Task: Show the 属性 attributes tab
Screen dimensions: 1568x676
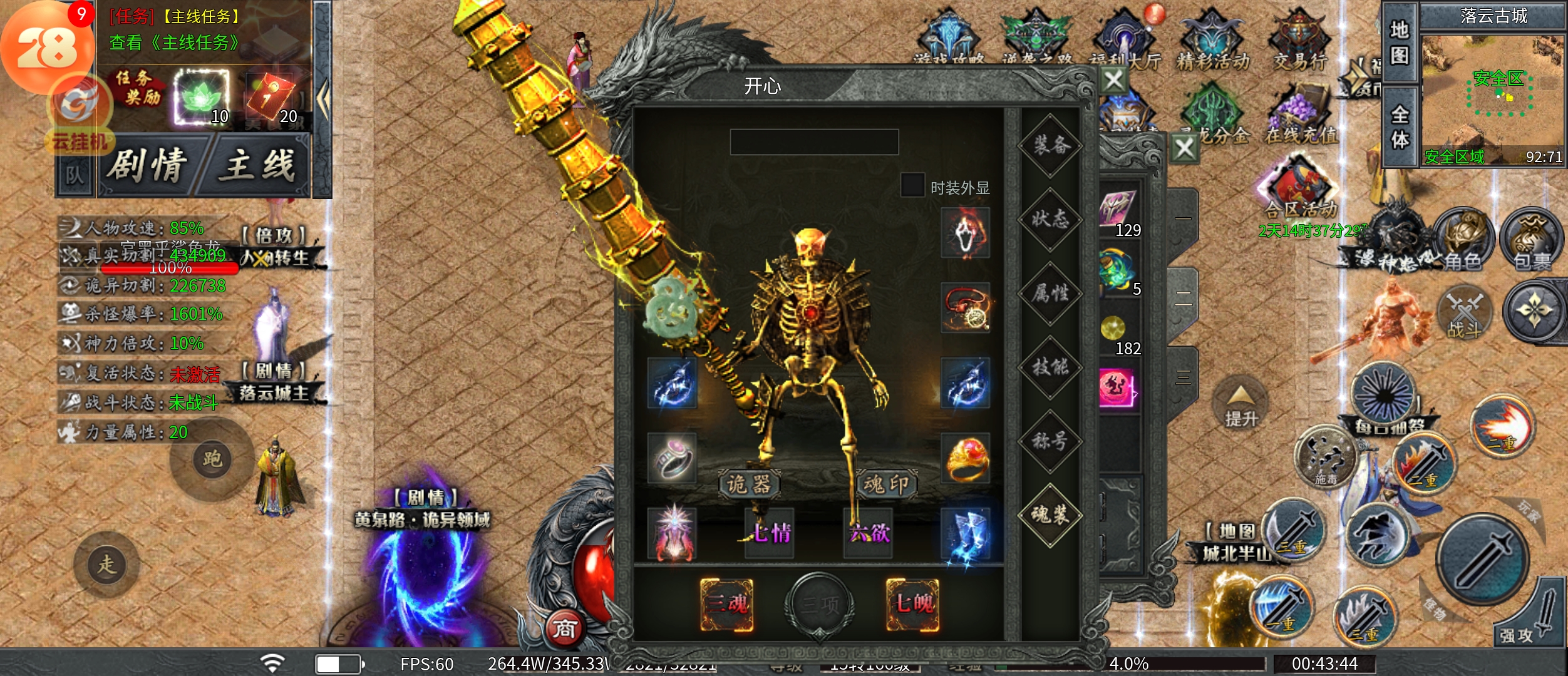Action: point(1051,293)
